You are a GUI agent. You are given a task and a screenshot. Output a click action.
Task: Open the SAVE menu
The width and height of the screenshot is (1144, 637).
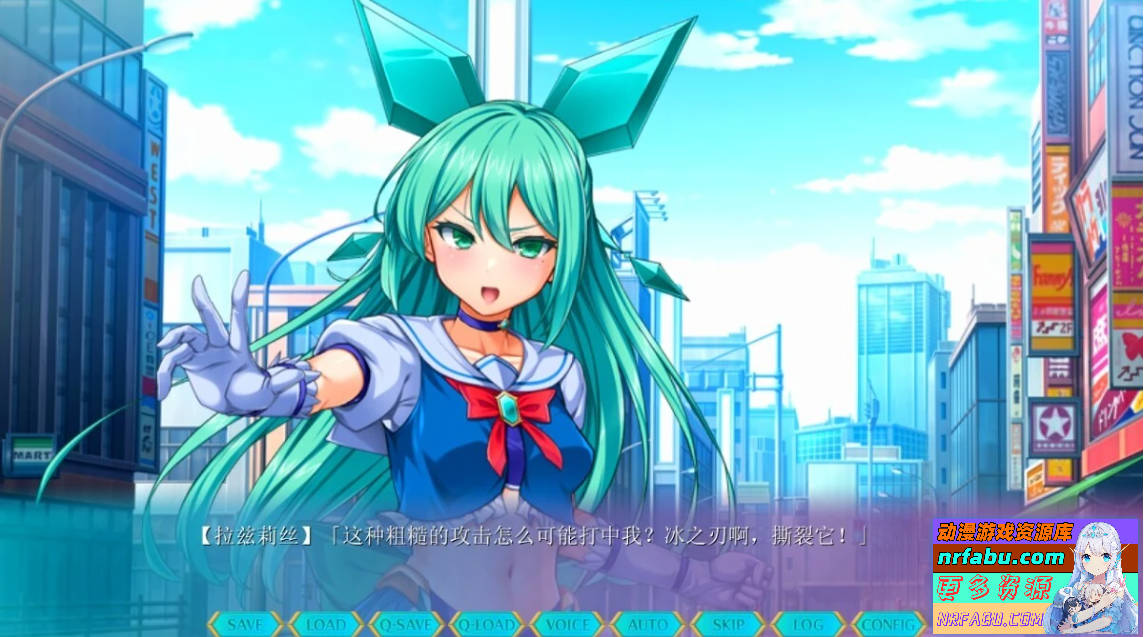(246, 624)
